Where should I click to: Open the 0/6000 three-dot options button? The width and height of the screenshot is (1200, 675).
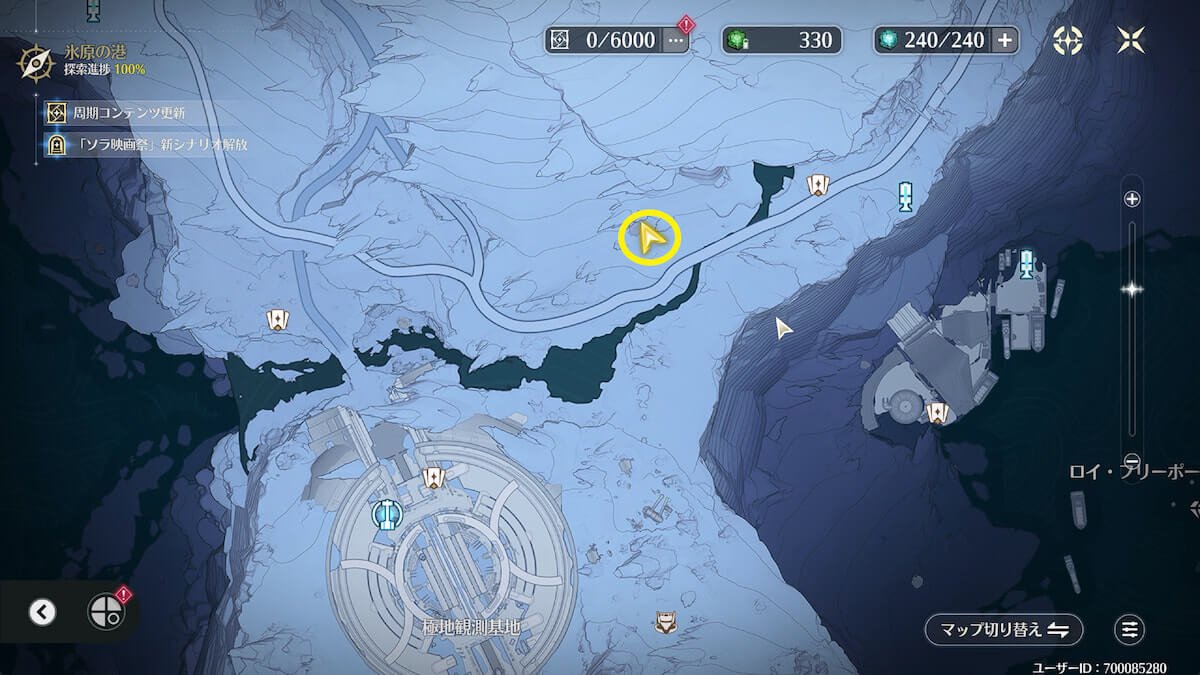coord(676,40)
